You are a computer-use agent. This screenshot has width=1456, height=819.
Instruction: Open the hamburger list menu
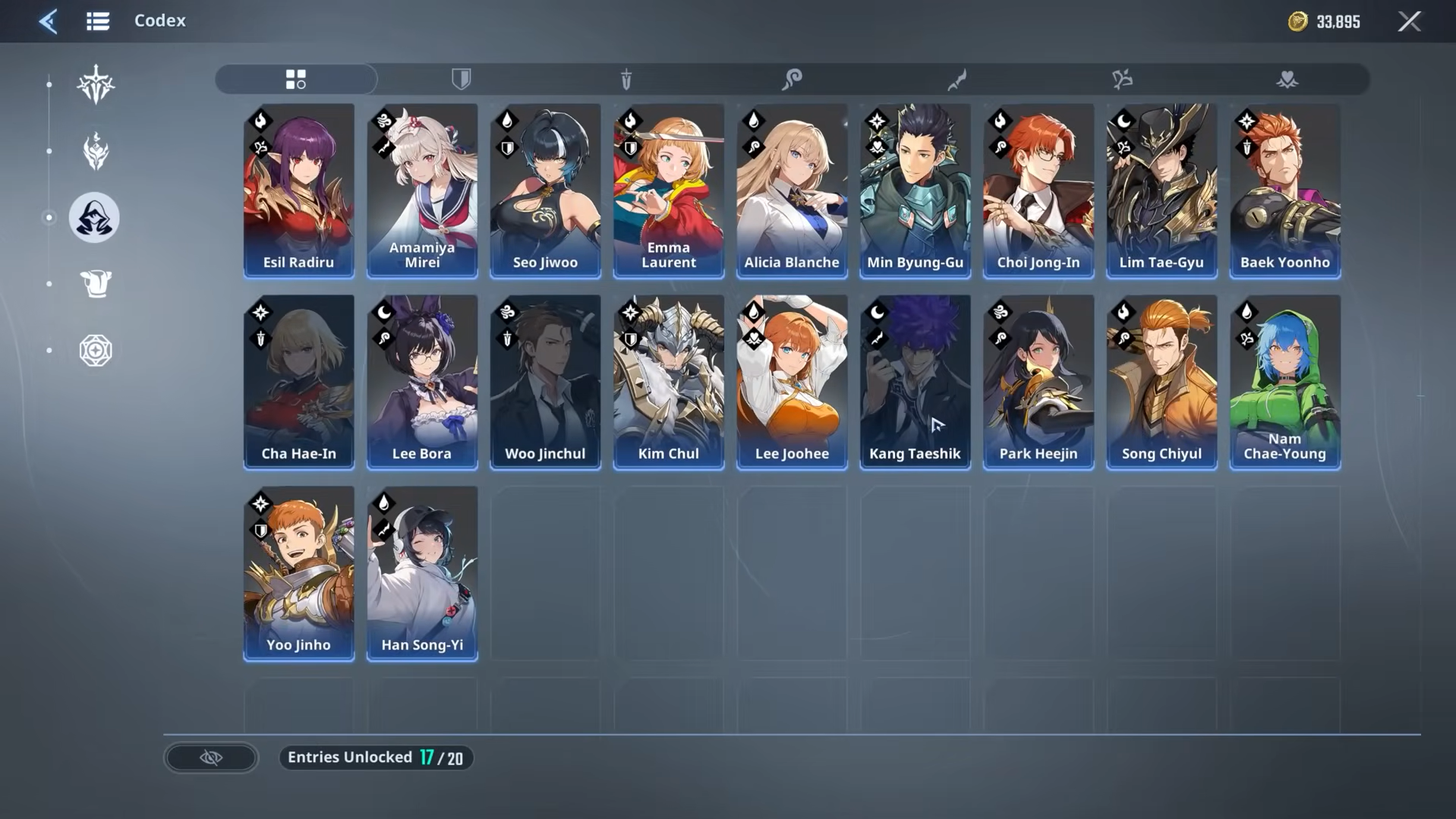point(98,21)
